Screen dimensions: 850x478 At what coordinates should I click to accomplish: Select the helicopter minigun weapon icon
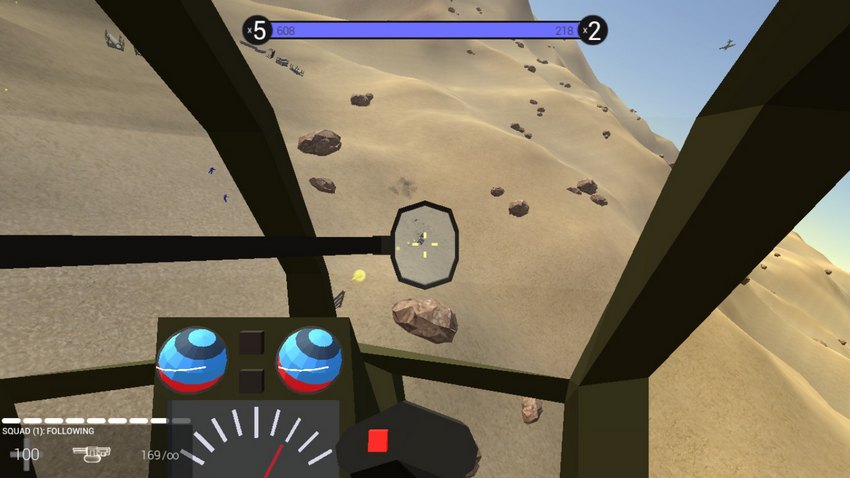91,454
